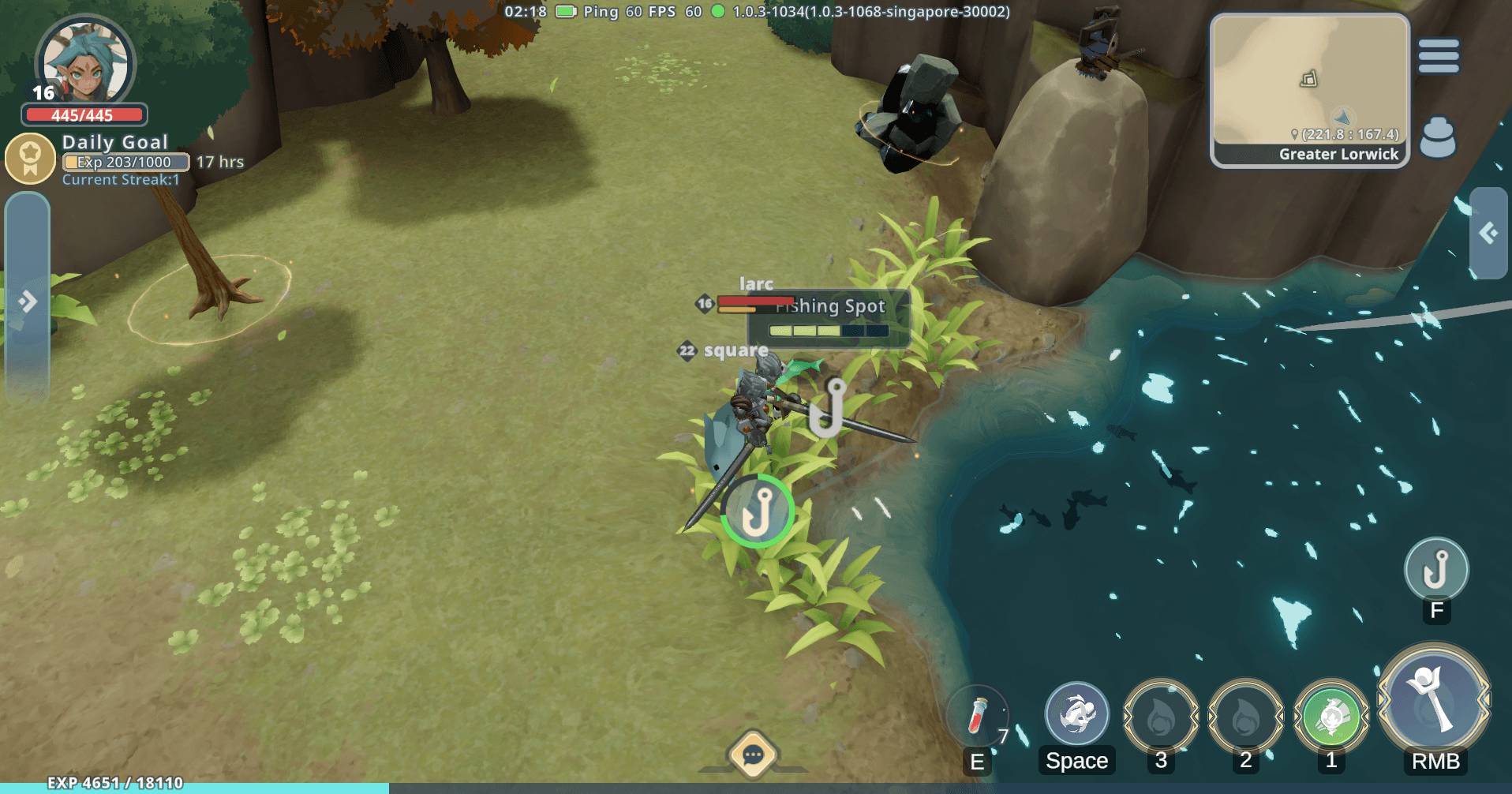Open the chat speech bubble button
The width and height of the screenshot is (1512, 794).
pos(752,755)
